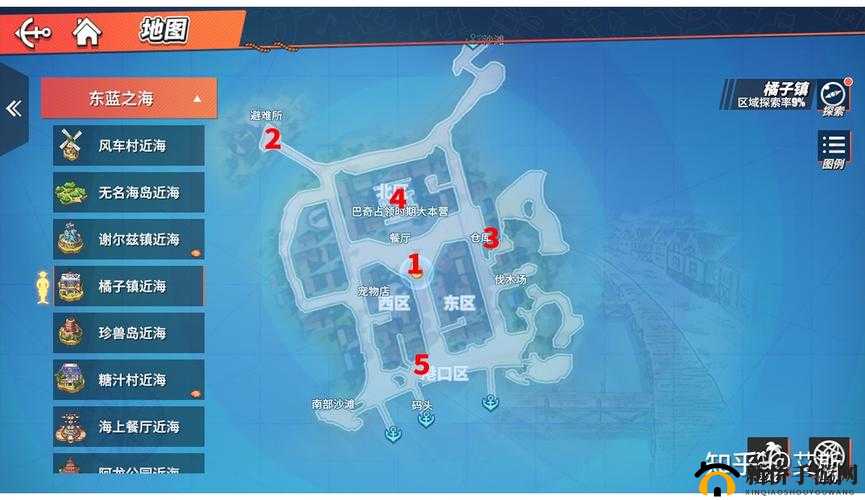Click the 巴奇占领时期大本营 location label
The image size is (865, 500).
click(400, 212)
